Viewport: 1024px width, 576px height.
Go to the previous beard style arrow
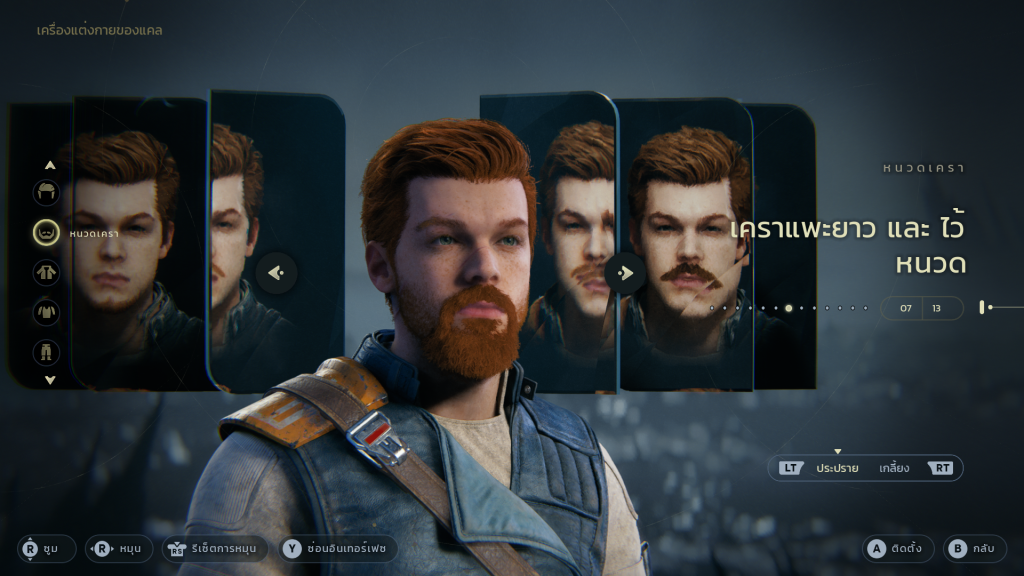[x=277, y=272]
